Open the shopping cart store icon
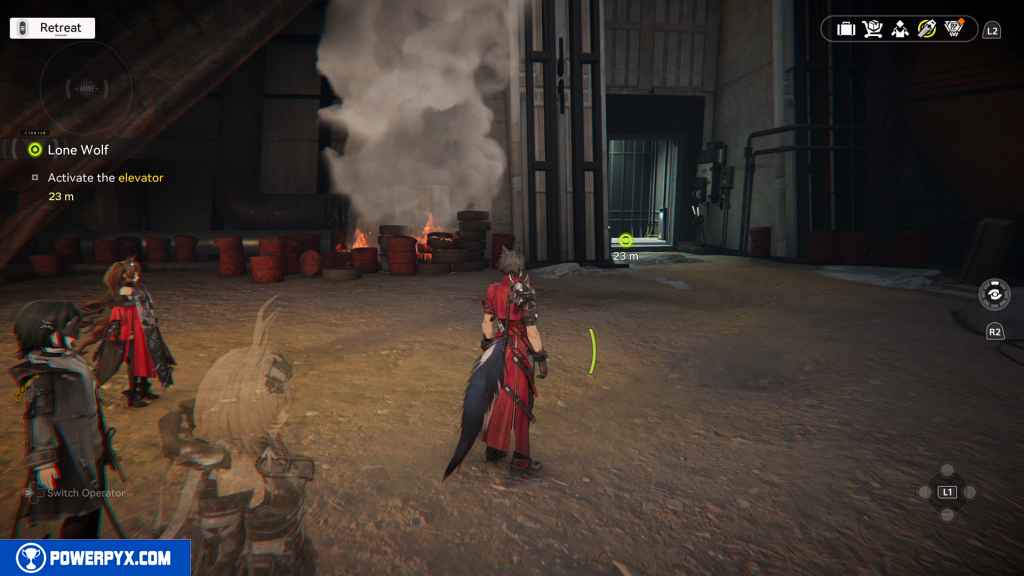1024x576 pixels. [873, 29]
